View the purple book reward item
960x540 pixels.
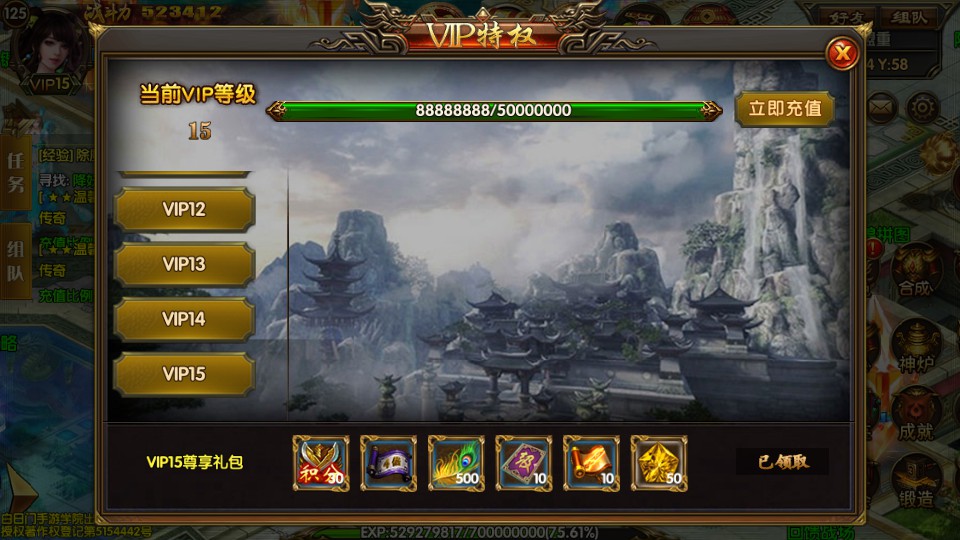[x=524, y=463]
